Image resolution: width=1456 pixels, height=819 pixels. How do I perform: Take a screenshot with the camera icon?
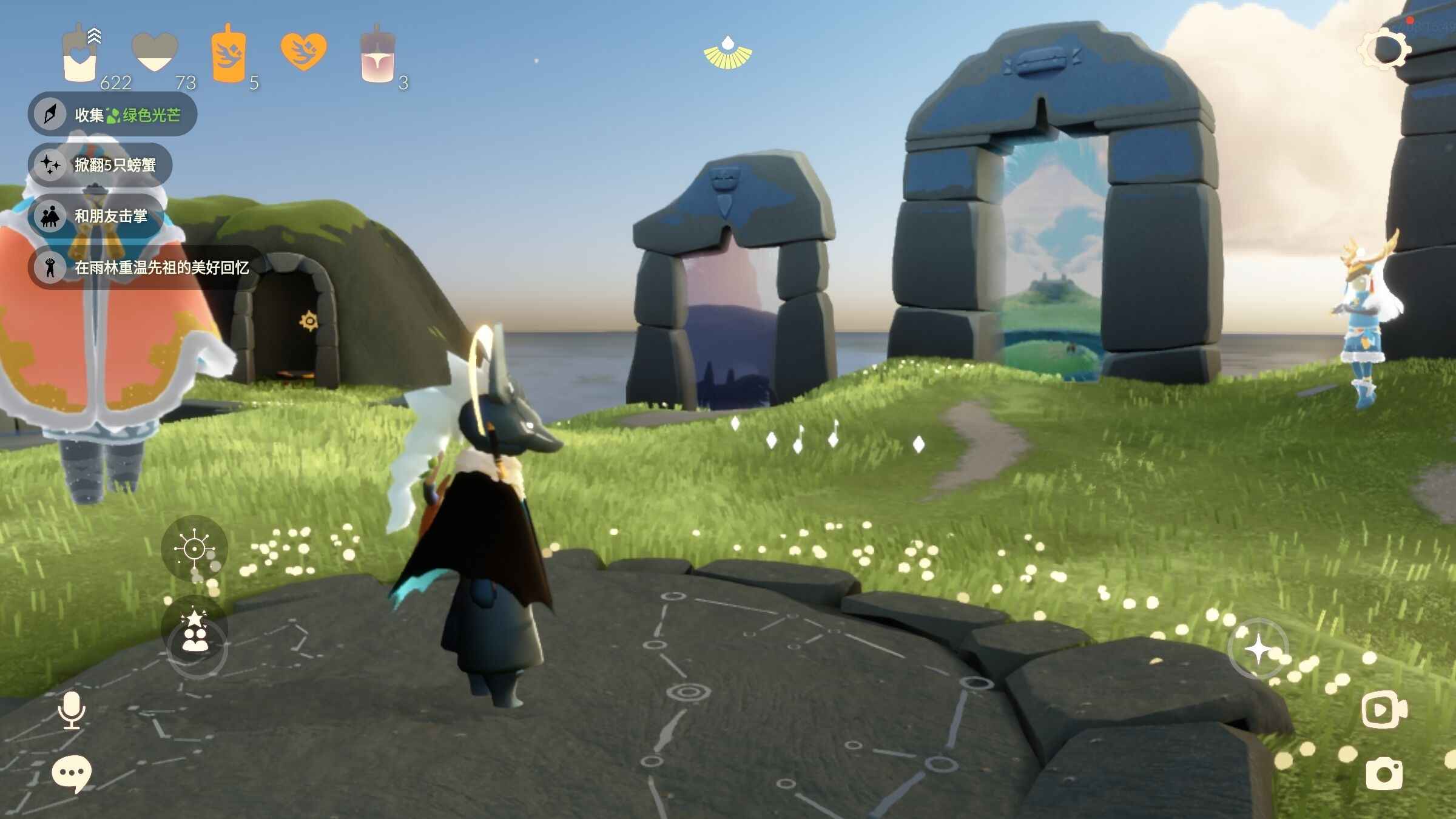(1384, 773)
